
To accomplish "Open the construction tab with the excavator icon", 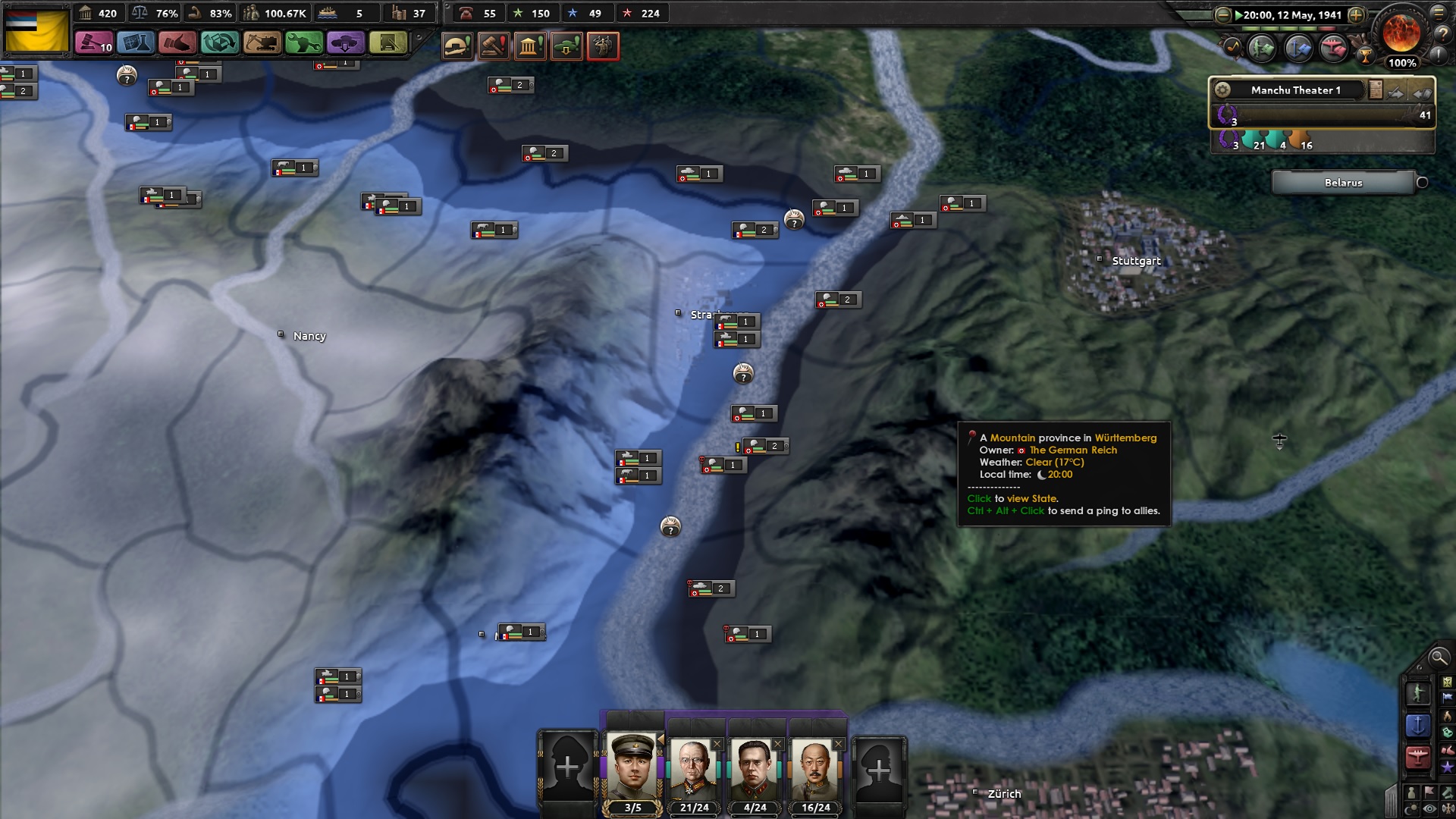I will pos(262,43).
